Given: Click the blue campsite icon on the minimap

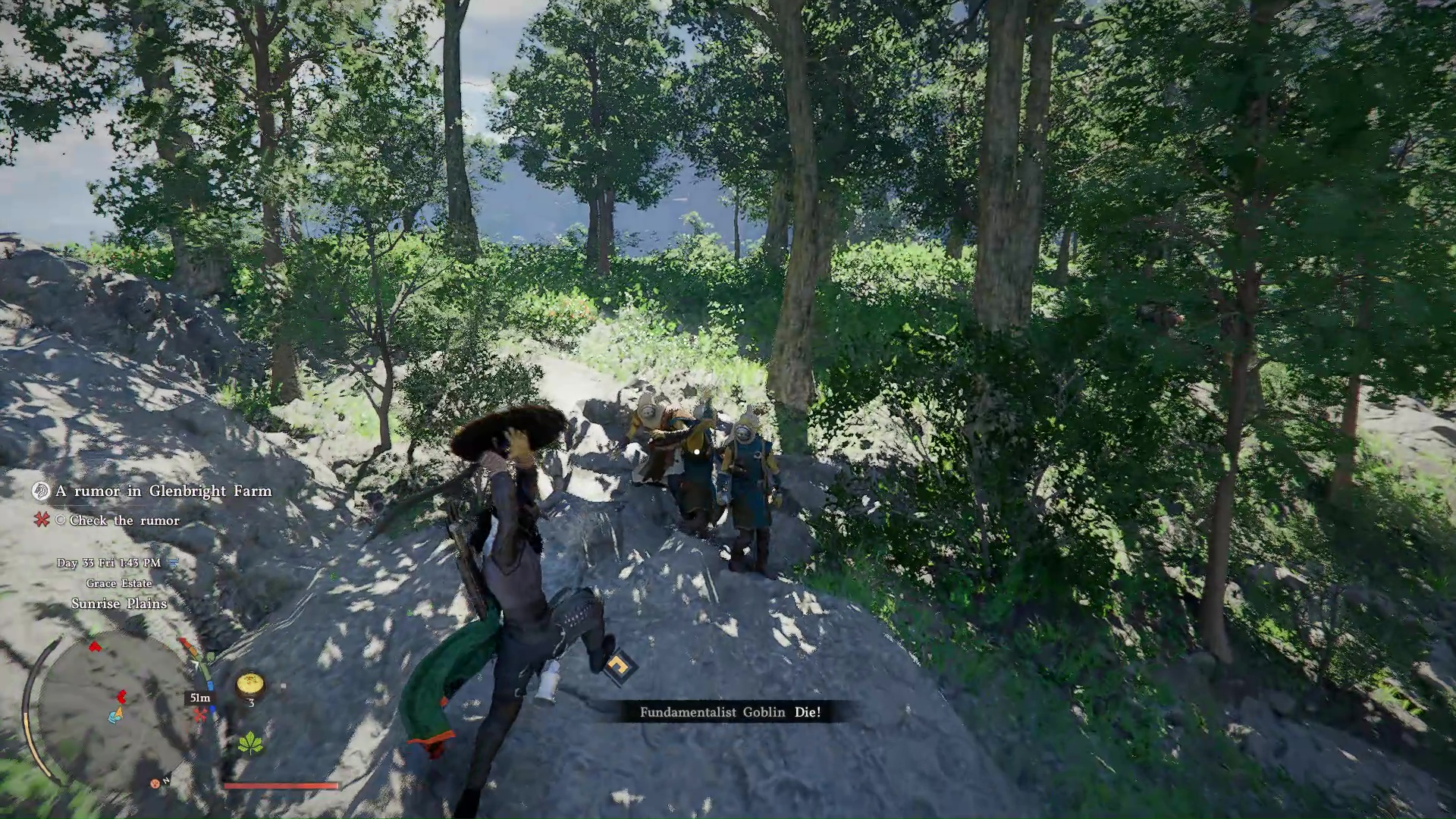Looking at the screenshot, I should point(113,716).
